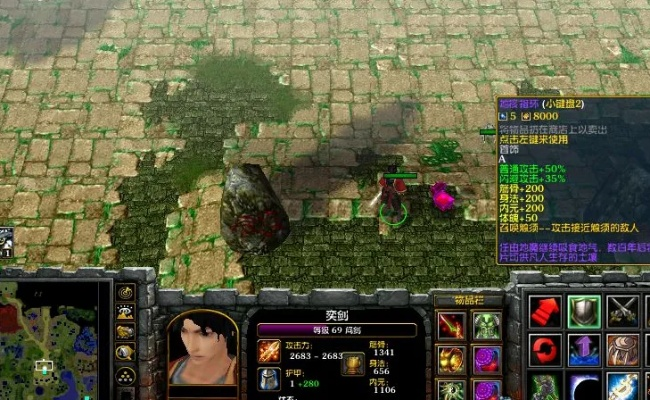Select the idle hero icon at left edge
This screenshot has width=650, height=400.
[5, 241]
